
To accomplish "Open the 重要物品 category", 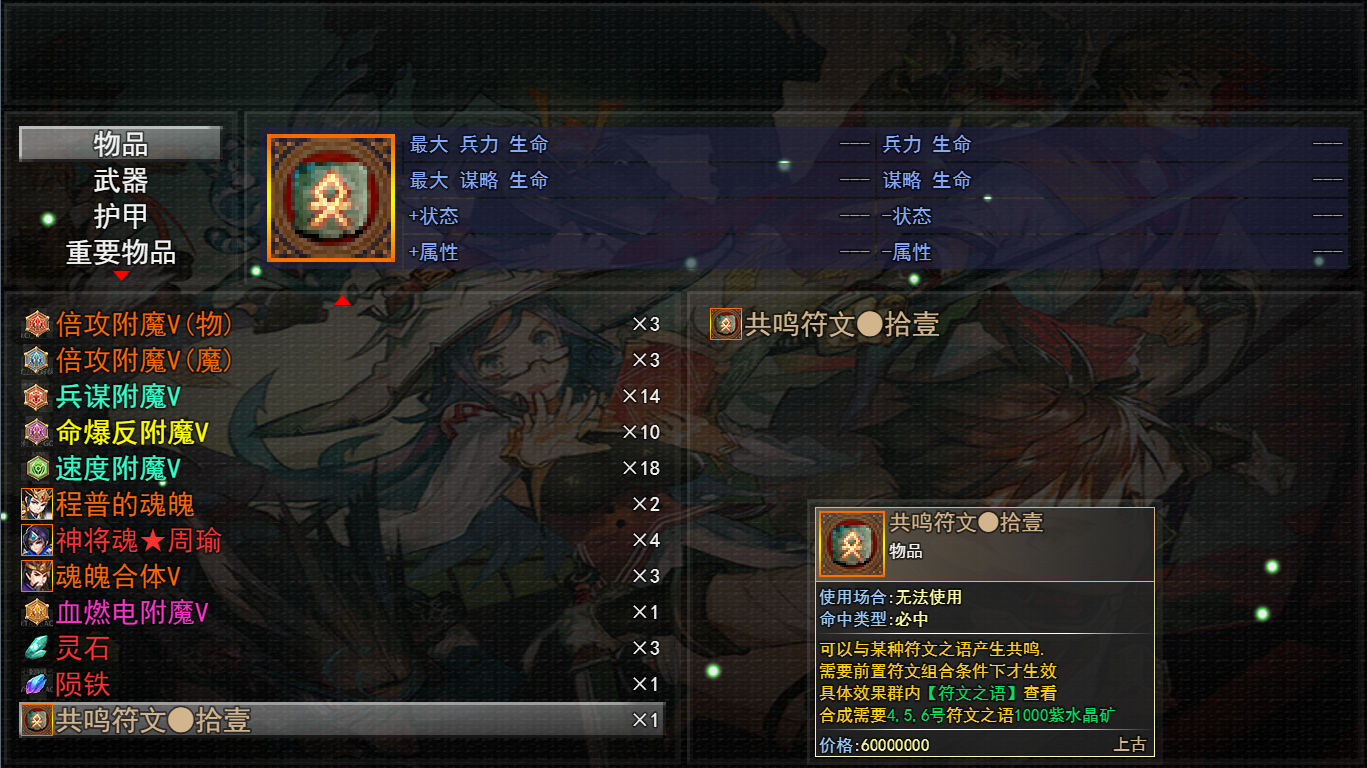I will click(118, 254).
